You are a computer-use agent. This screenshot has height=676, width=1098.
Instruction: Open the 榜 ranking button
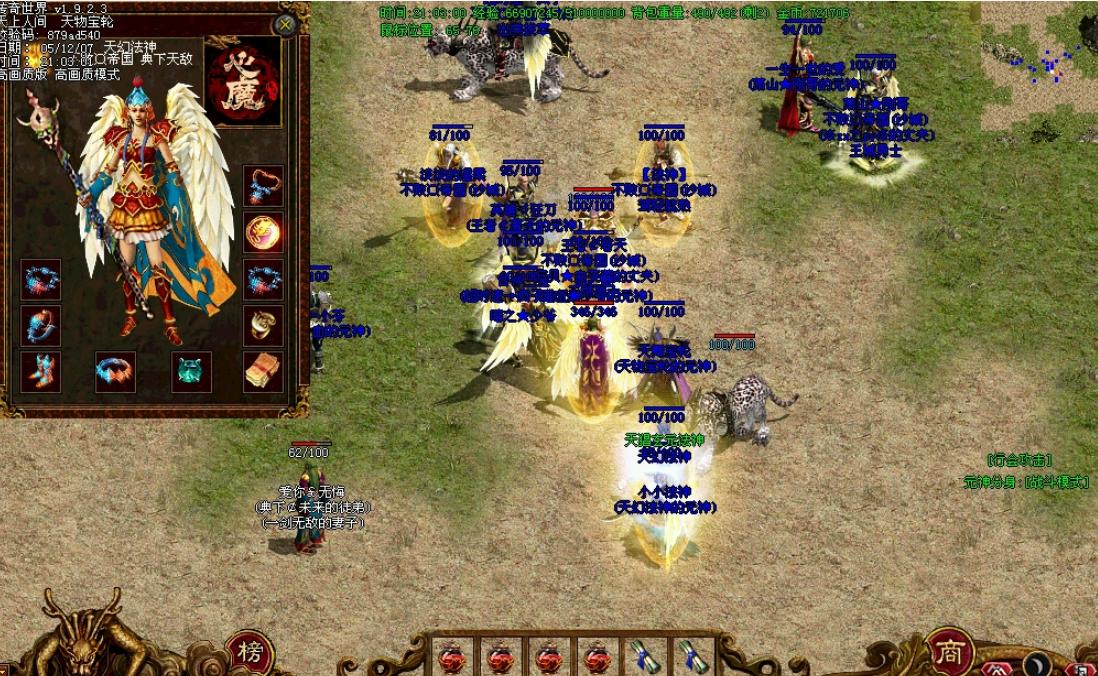pos(248,651)
